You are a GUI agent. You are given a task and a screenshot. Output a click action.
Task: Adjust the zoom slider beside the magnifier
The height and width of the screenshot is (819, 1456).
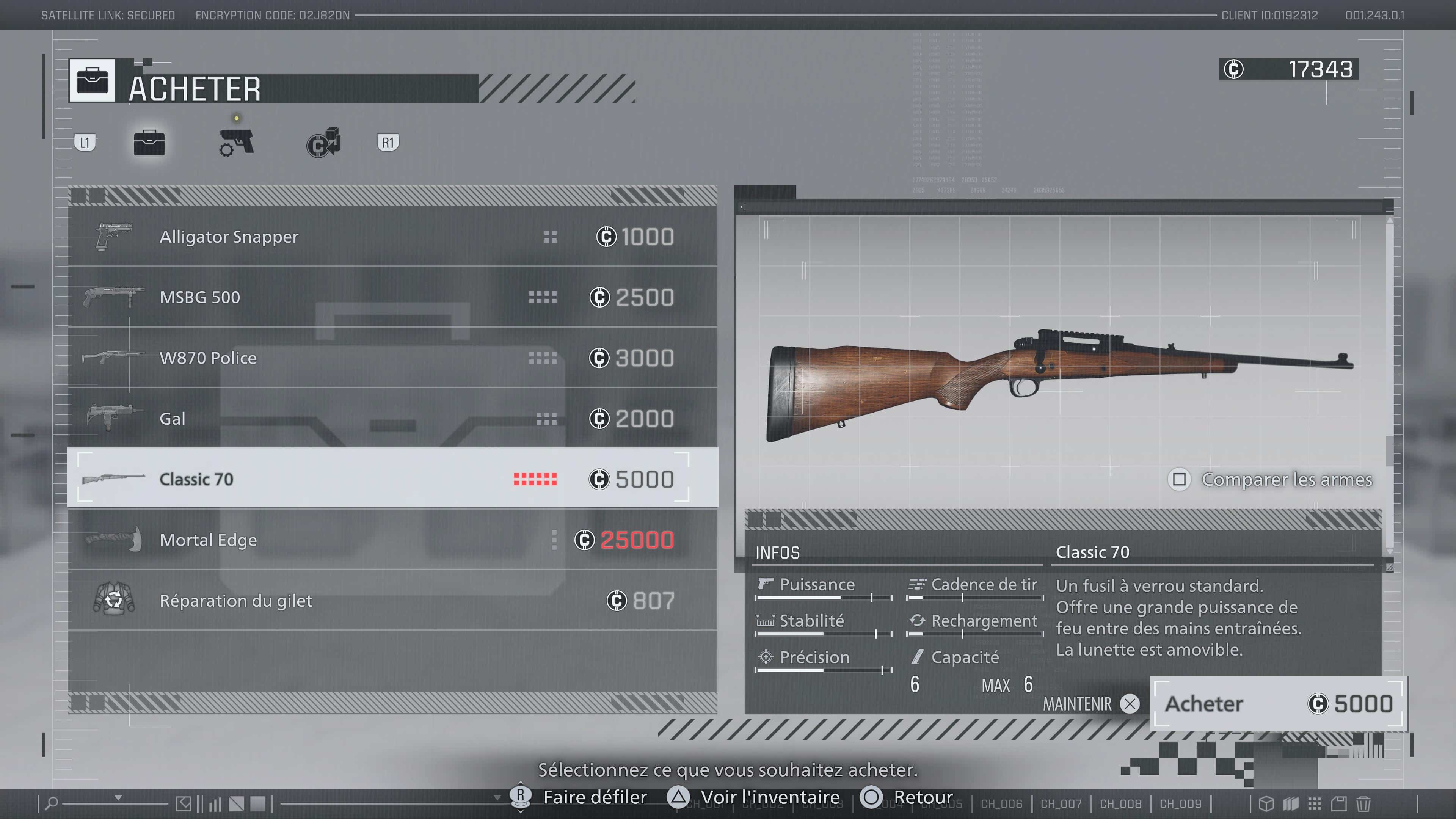pyautogui.click(x=116, y=803)
